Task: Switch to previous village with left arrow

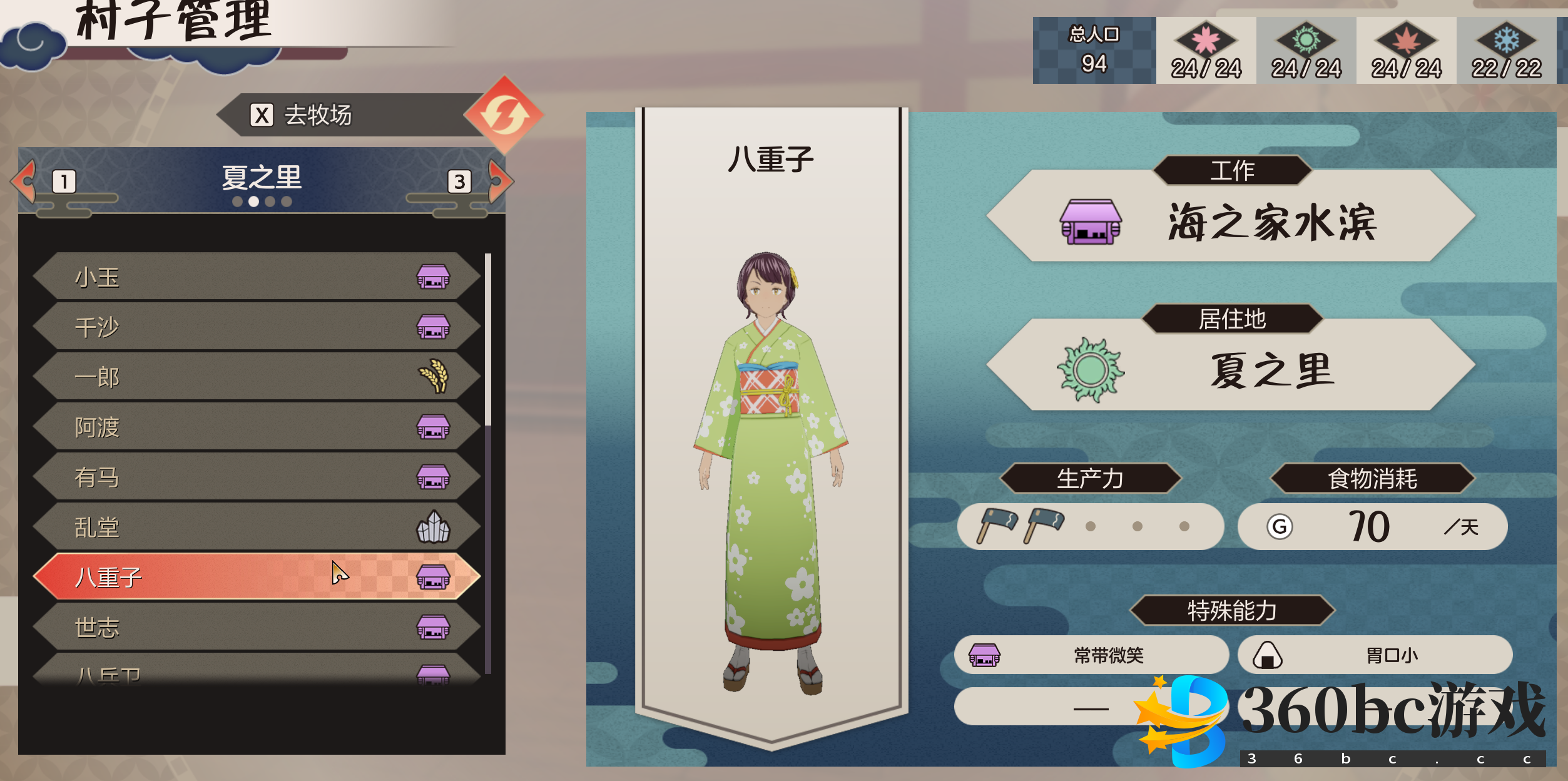Action: pyautogui.click(x=25, y=181)
